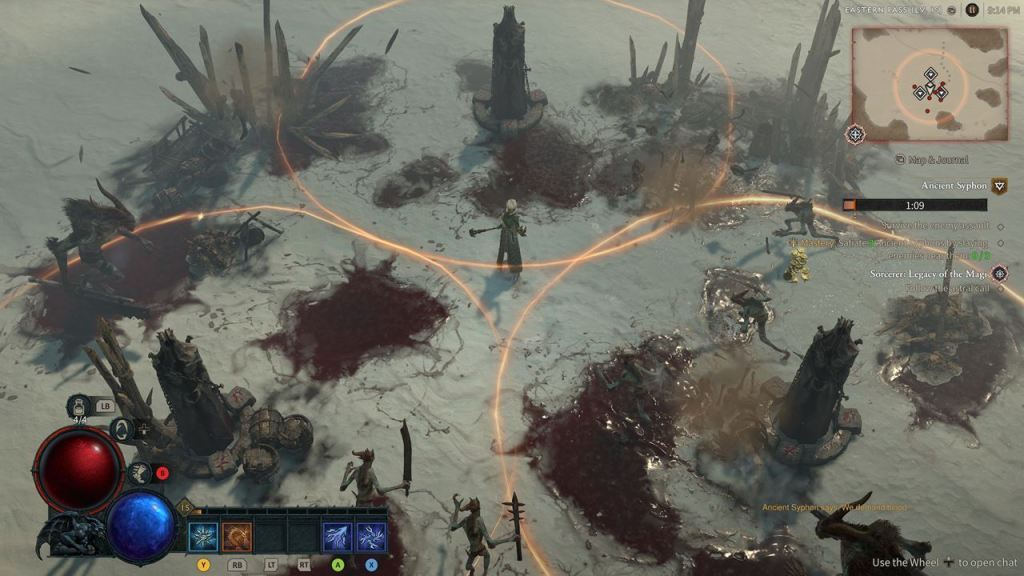
Task: Activate the frost nova skill slot
Action: [203, 537]
